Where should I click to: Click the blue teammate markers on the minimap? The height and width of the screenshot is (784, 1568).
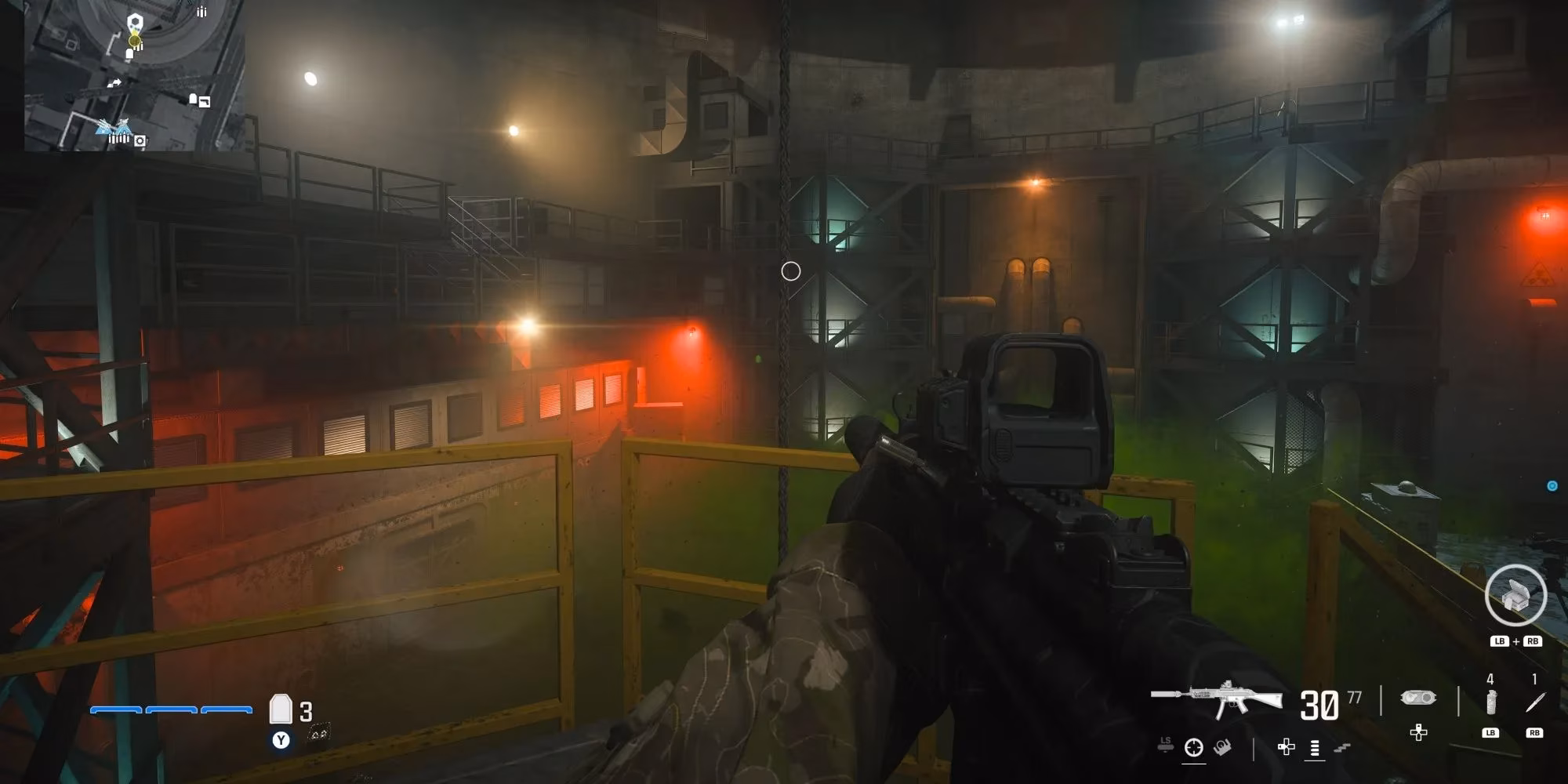114,128
